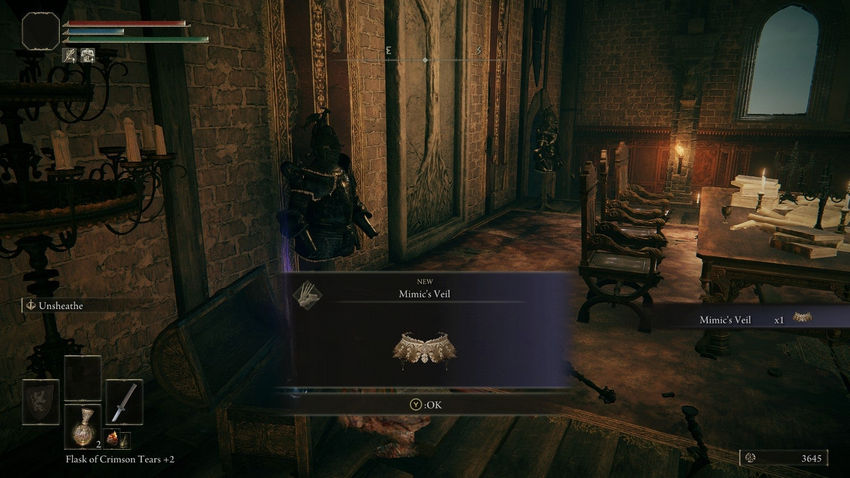Confirm the Mimic's Veil popup with OK
850x478 pixels.
point(424,405)
